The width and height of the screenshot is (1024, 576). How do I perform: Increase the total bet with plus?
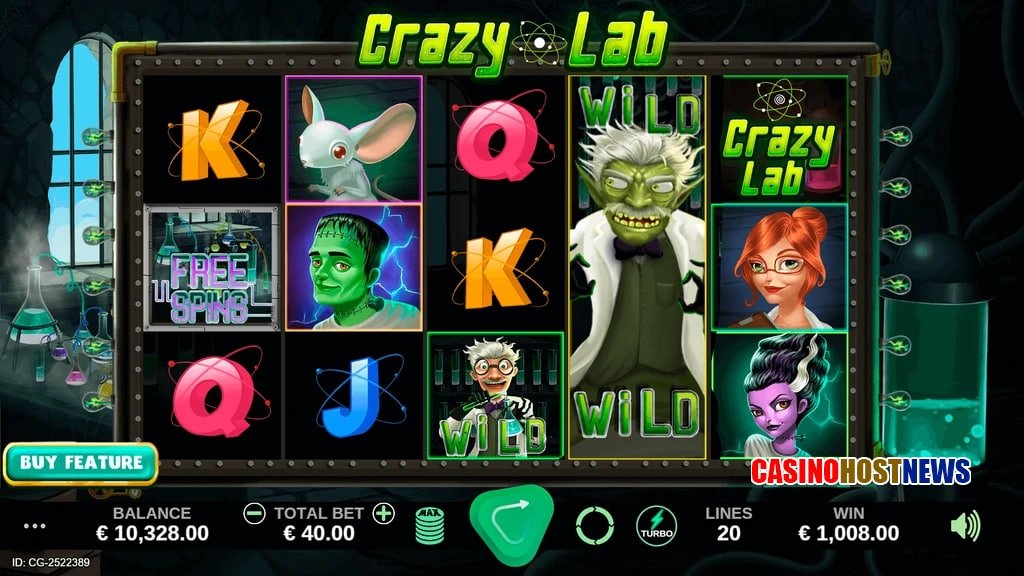[x=384, y=514]
